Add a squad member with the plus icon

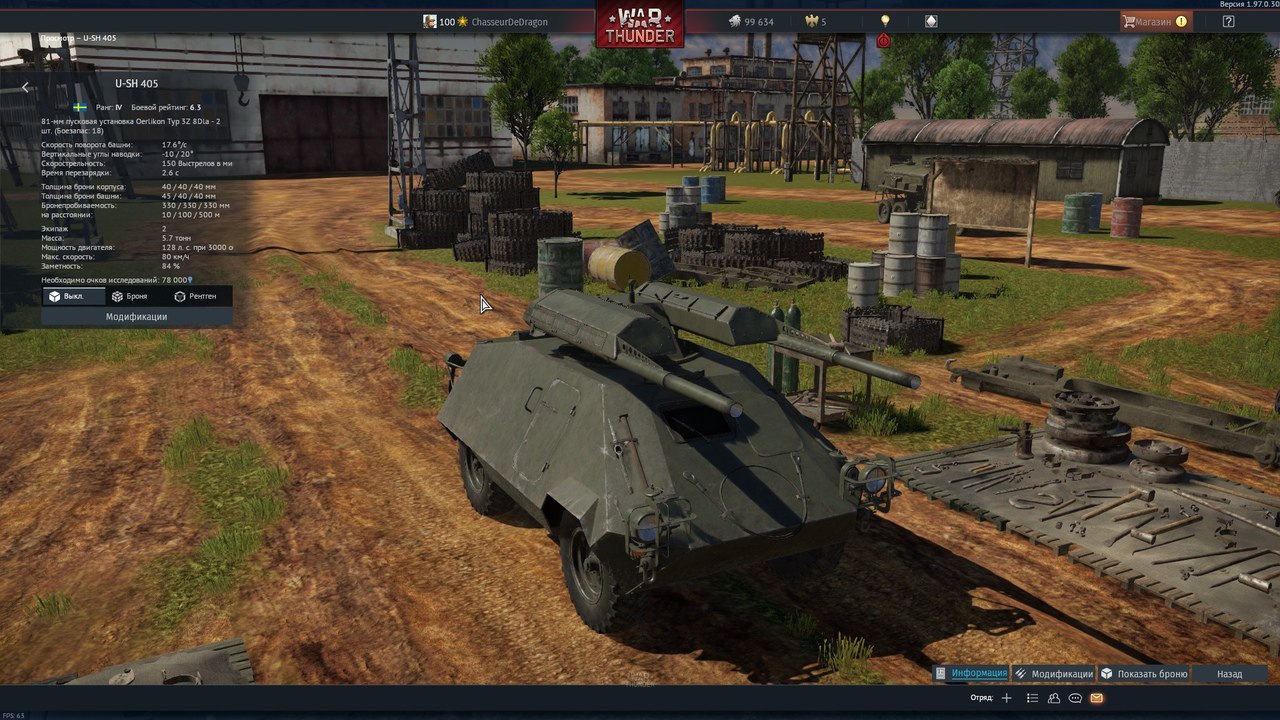[1007, 698]
